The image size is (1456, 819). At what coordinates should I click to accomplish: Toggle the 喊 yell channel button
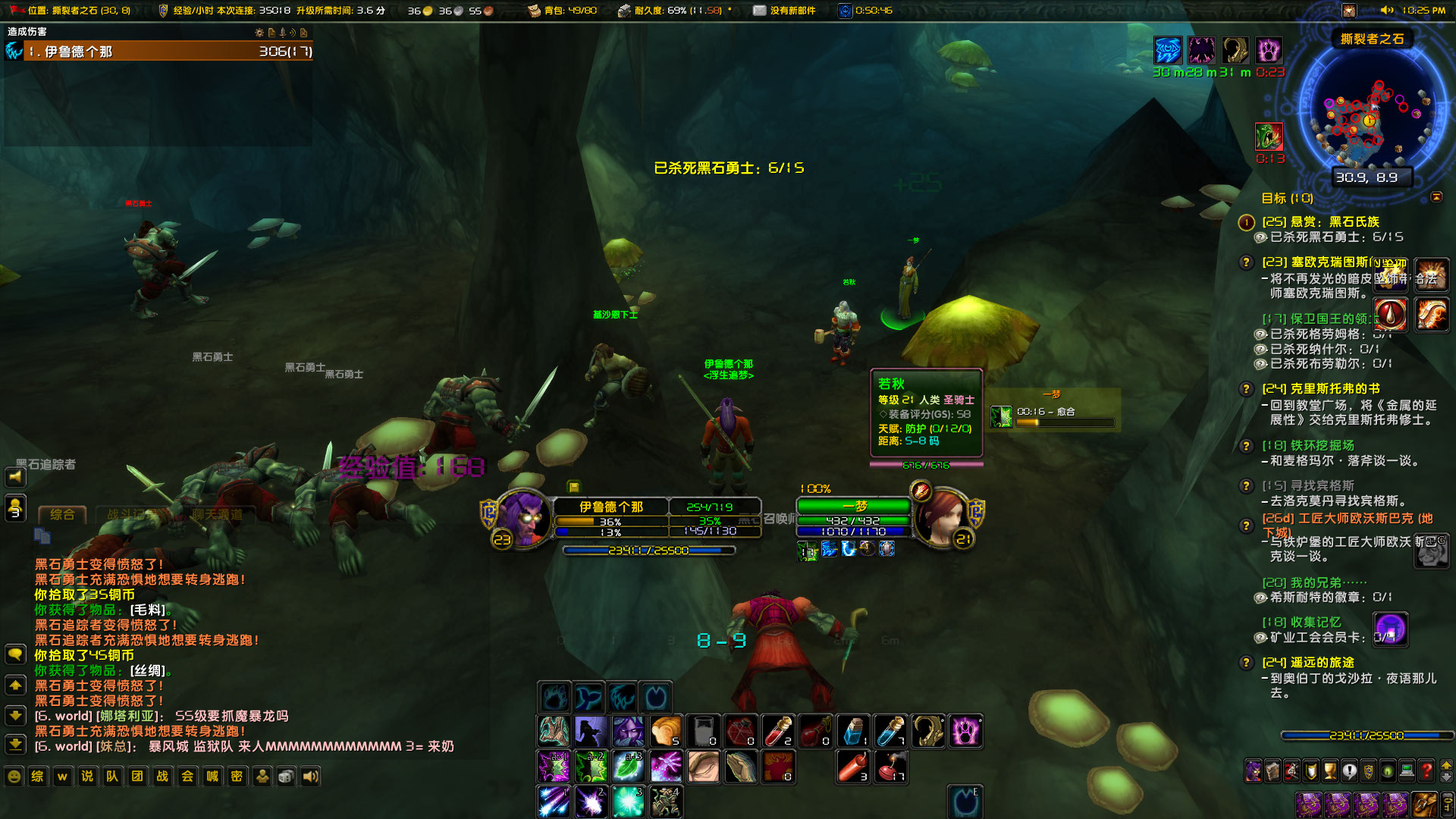(212, 777)
